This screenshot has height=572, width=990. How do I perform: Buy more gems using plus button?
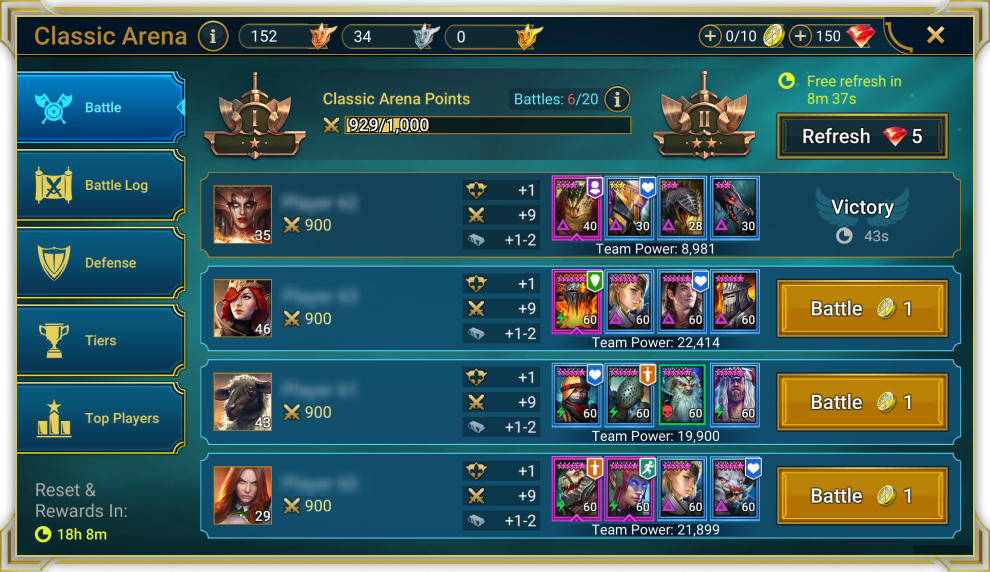(x=800, y=37)
